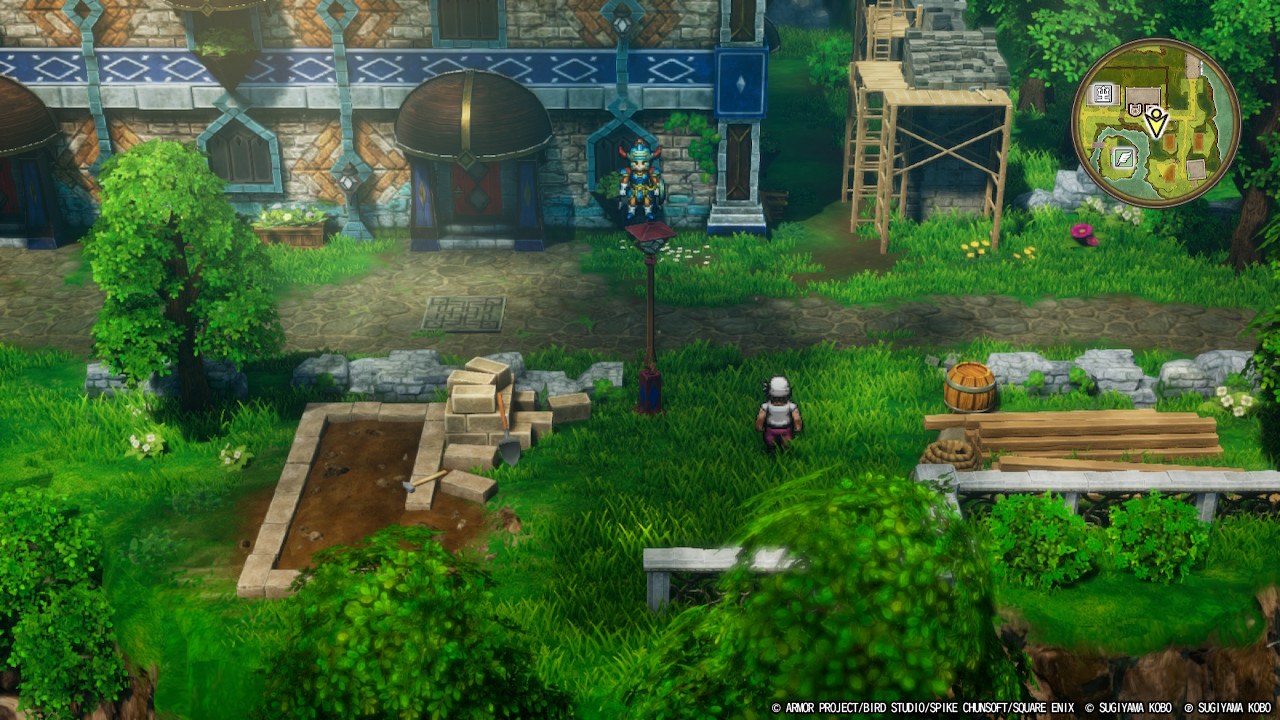Click the yellow player arrow marker on the minimap
Screen dimensions: 1280x720
click(1156, 123)
